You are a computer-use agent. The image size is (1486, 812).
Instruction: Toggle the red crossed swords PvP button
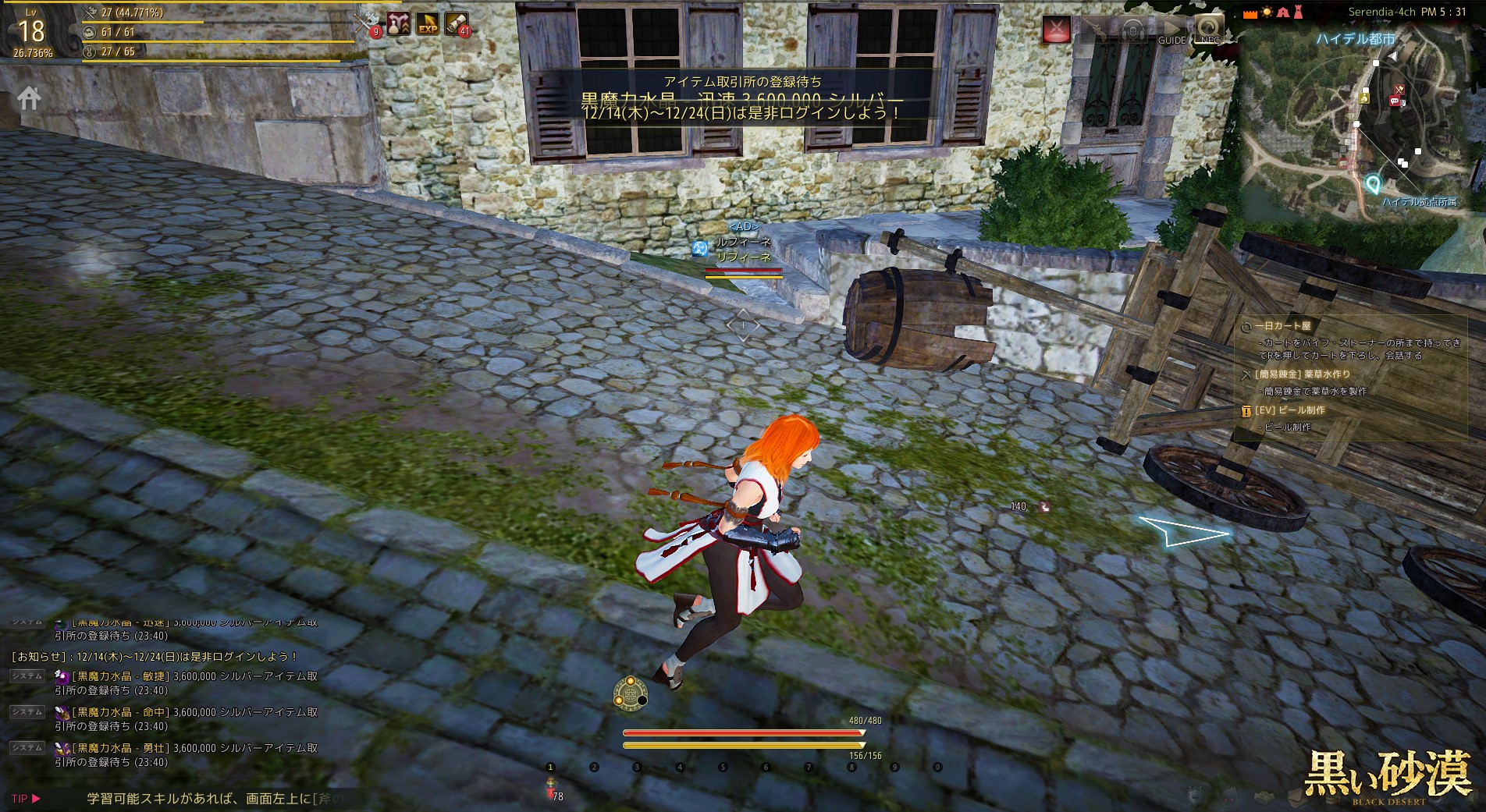click(1057, 30)
